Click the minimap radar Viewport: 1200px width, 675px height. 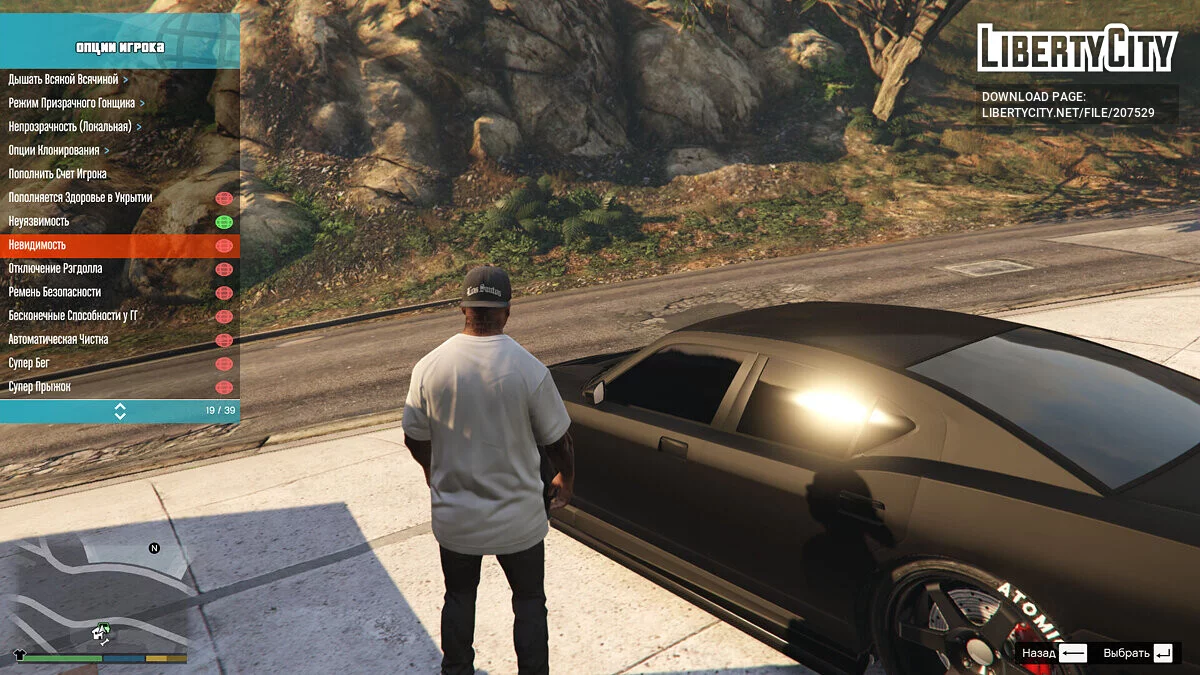[x=100, y=595]
